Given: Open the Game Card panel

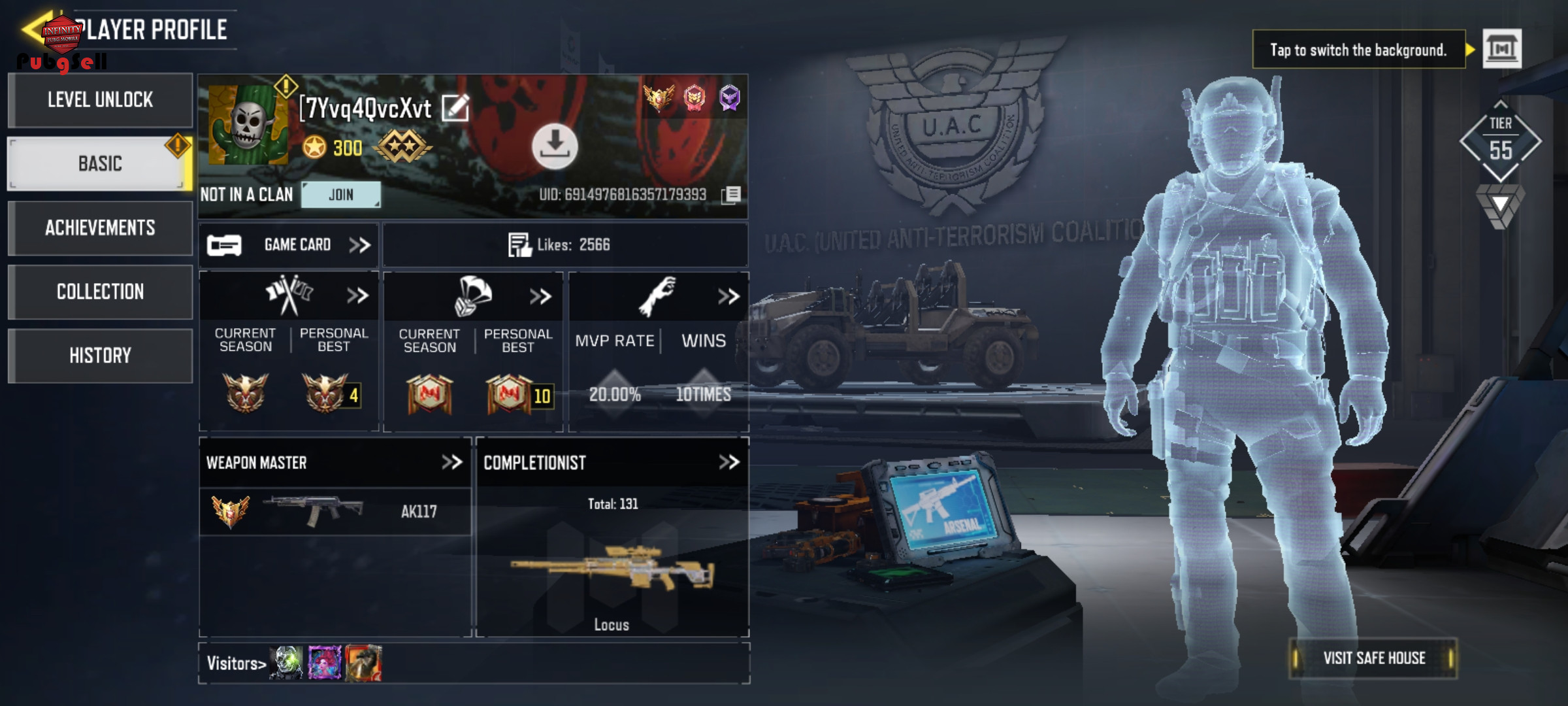Looking at the screenshot, I should coord(289,245).
